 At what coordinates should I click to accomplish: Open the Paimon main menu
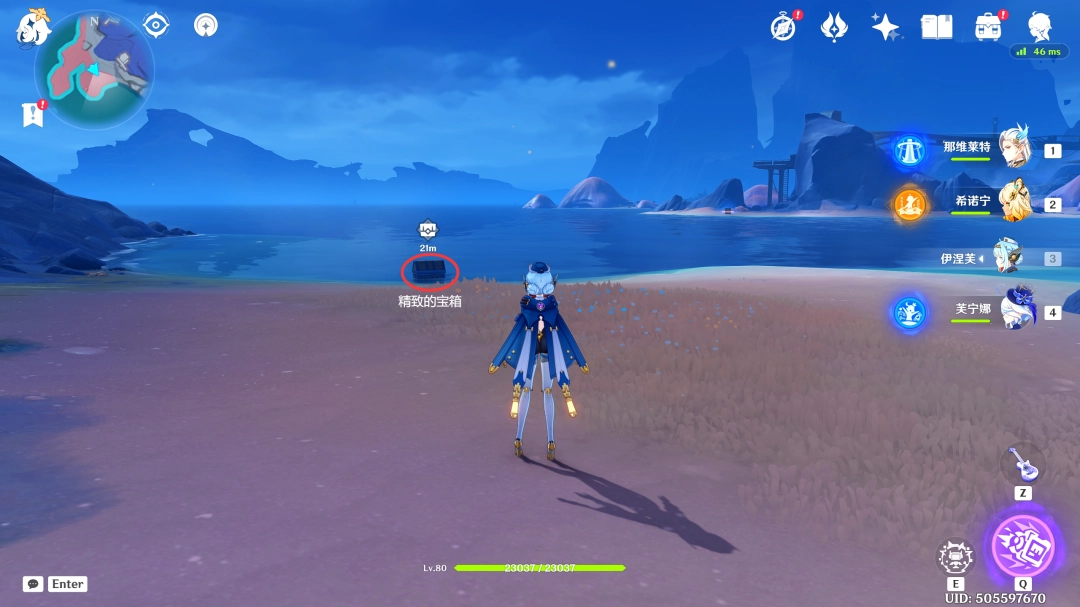tap(32, 27)
